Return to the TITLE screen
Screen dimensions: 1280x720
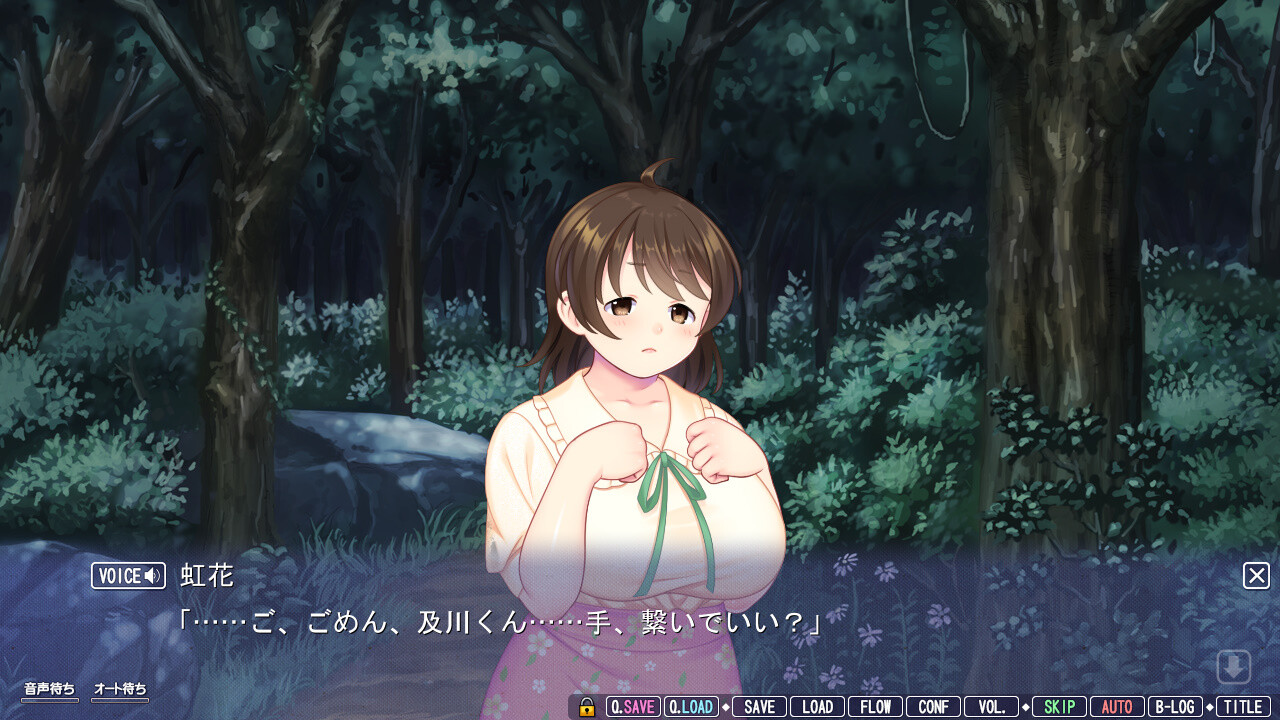(1243, 707)
